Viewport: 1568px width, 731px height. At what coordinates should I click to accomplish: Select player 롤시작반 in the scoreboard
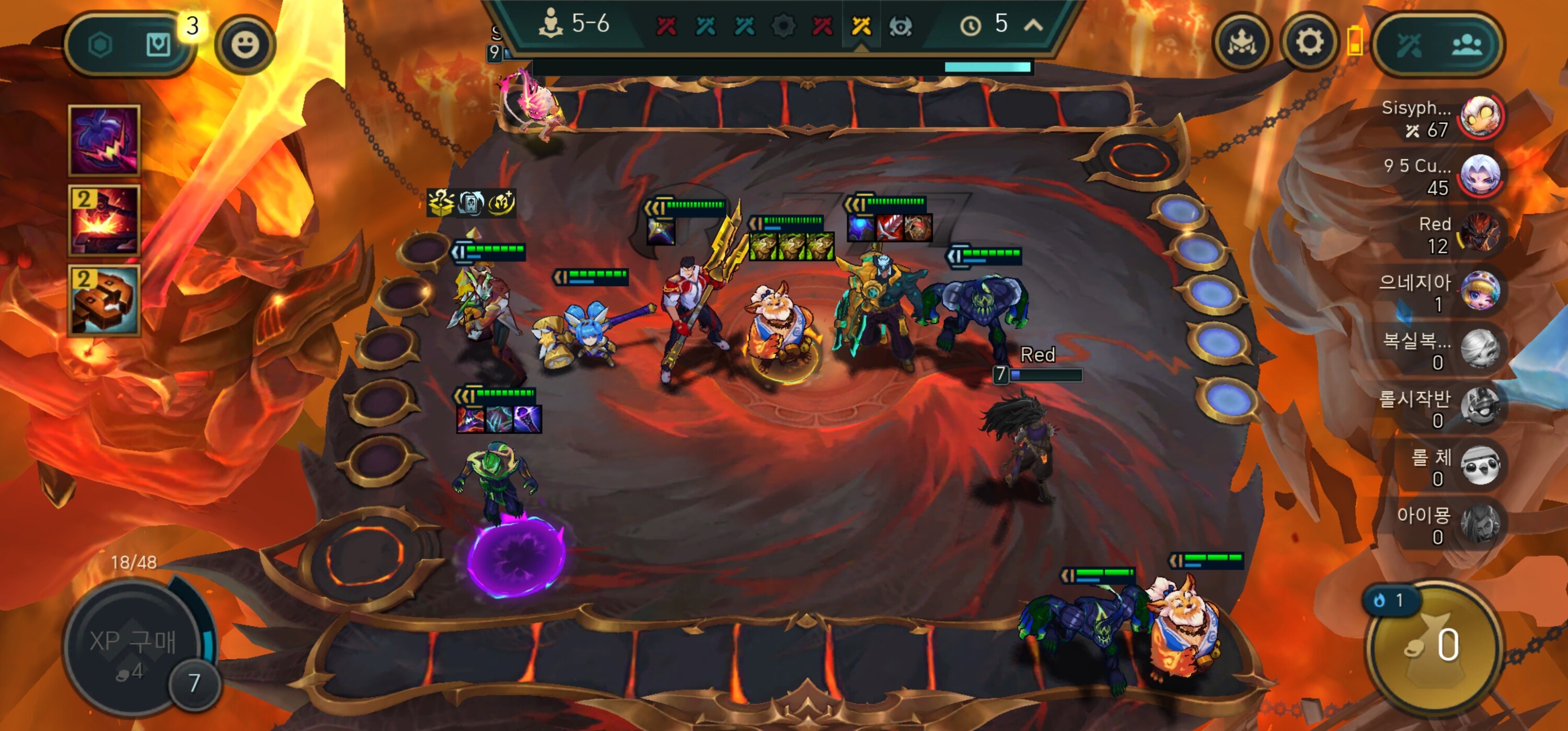1481,407
